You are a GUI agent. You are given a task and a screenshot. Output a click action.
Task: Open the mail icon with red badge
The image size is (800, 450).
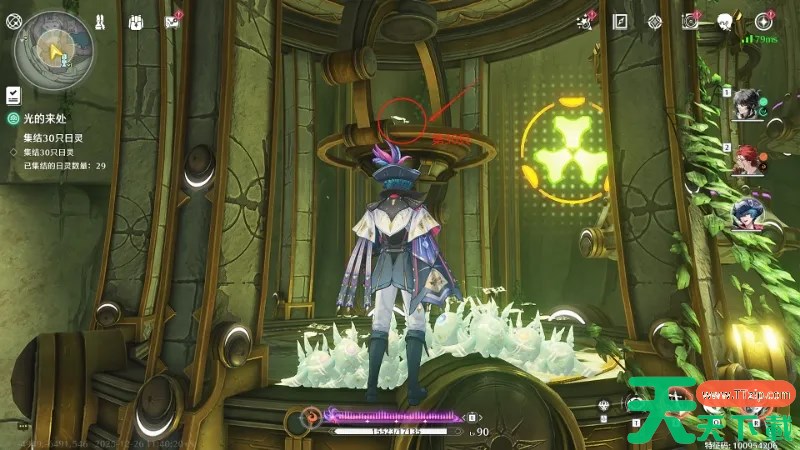click(172, 21)
